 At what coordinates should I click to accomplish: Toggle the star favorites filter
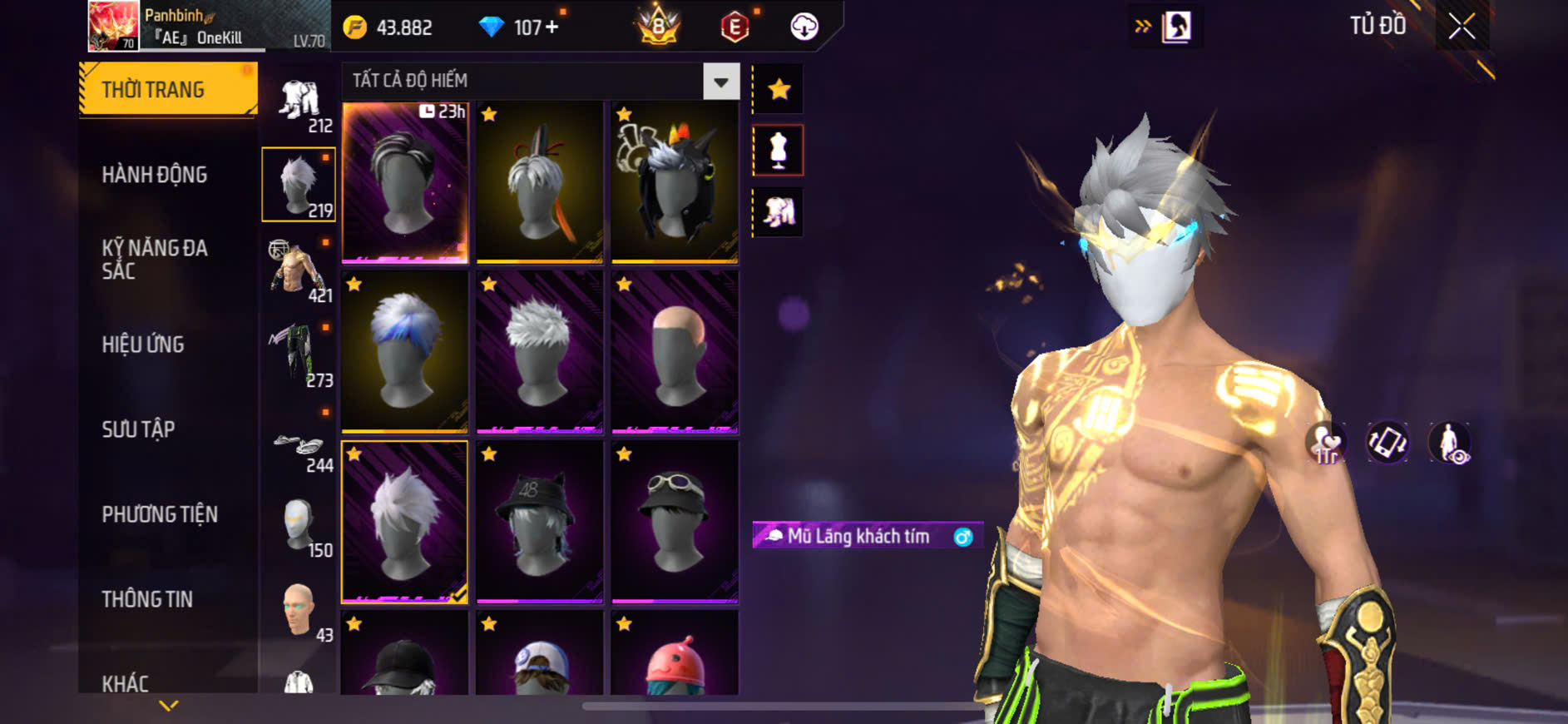779,89
